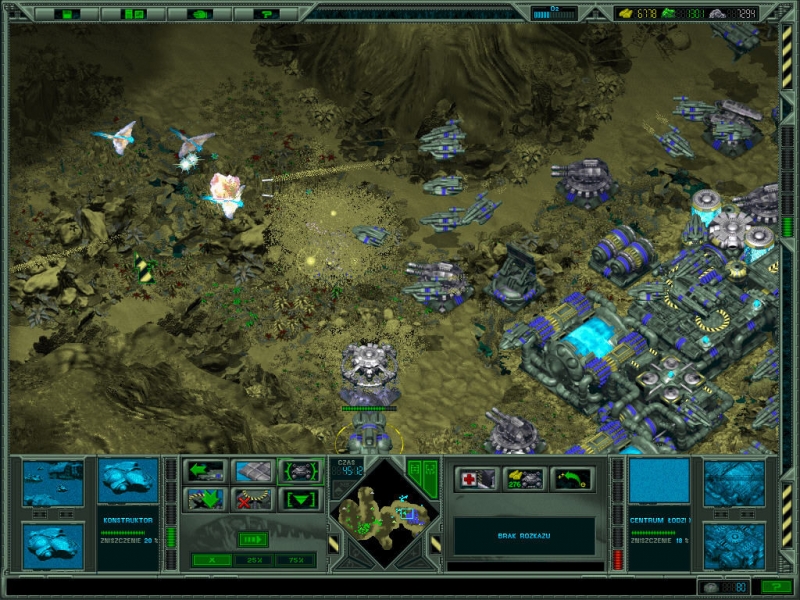
Task: Select the X option beside 25%
Action: point(211,560)
